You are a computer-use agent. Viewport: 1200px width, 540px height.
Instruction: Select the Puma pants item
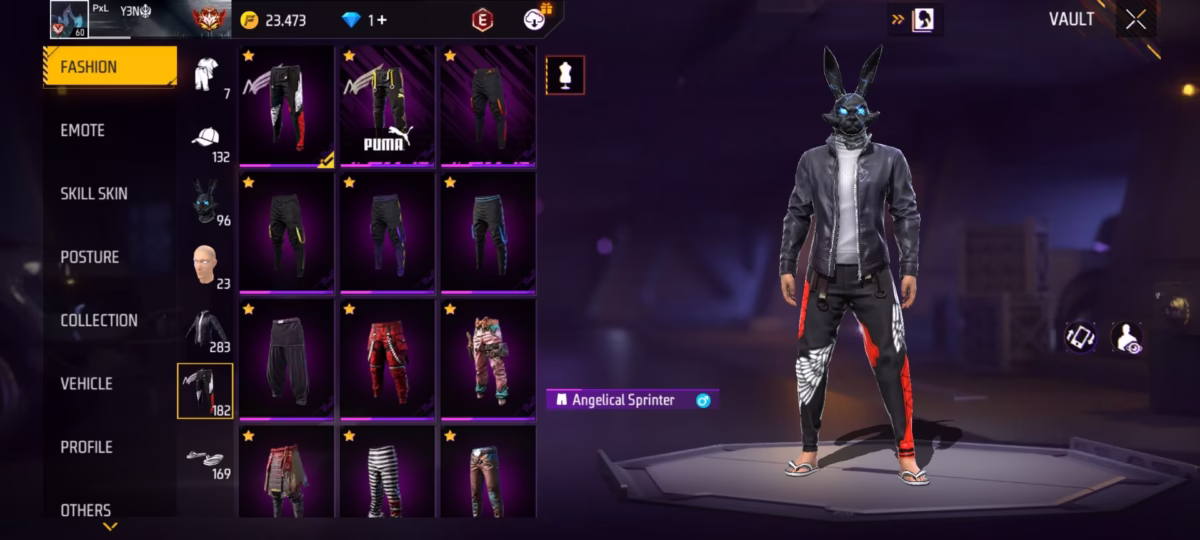[387, 105]
